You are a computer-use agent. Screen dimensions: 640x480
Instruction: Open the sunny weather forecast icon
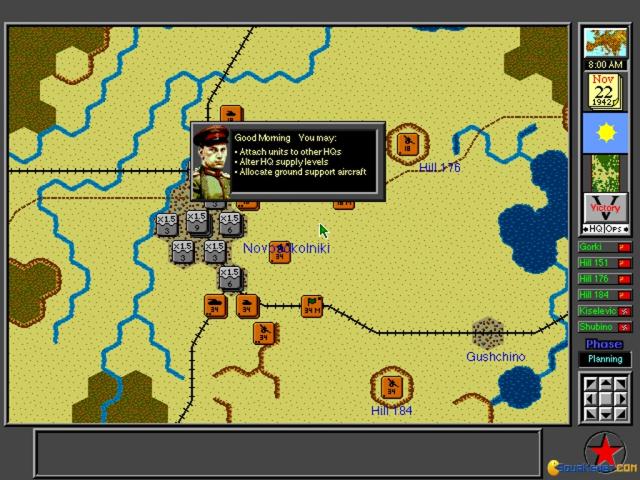point(604,132)
